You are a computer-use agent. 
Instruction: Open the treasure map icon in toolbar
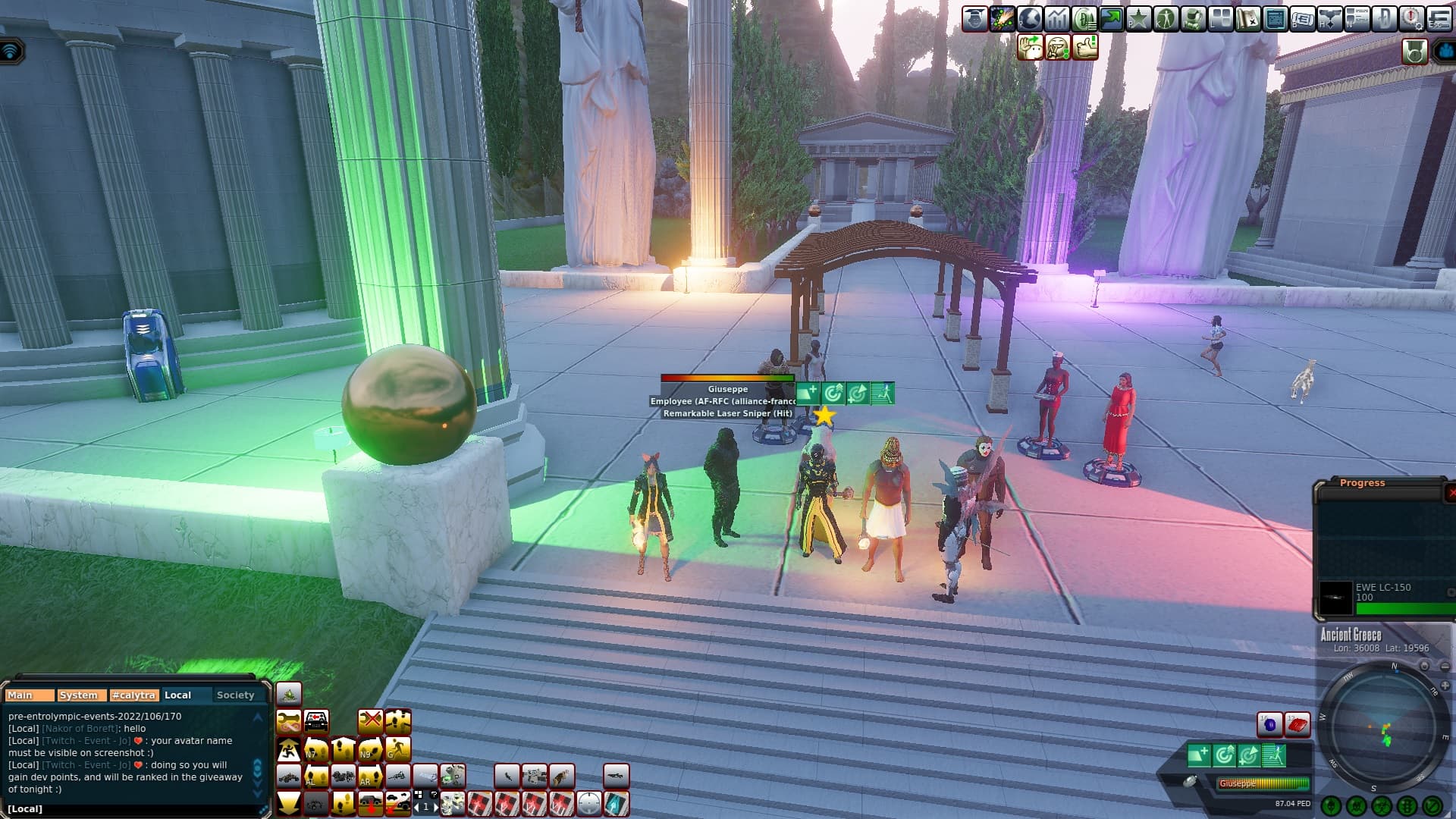[1247, 18]
